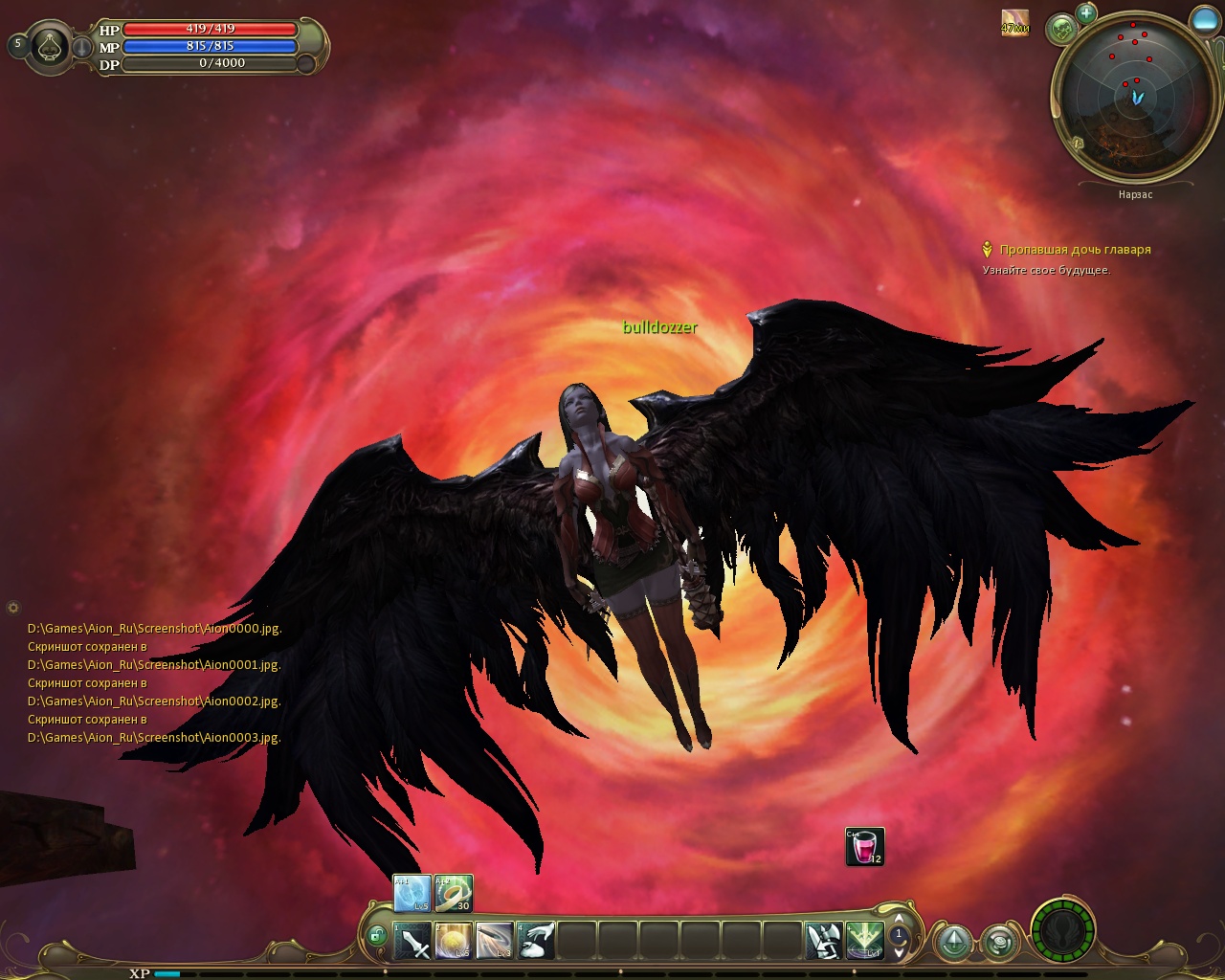Activate the white slash streak skill

pyautogui.click(x=495, y=942)
